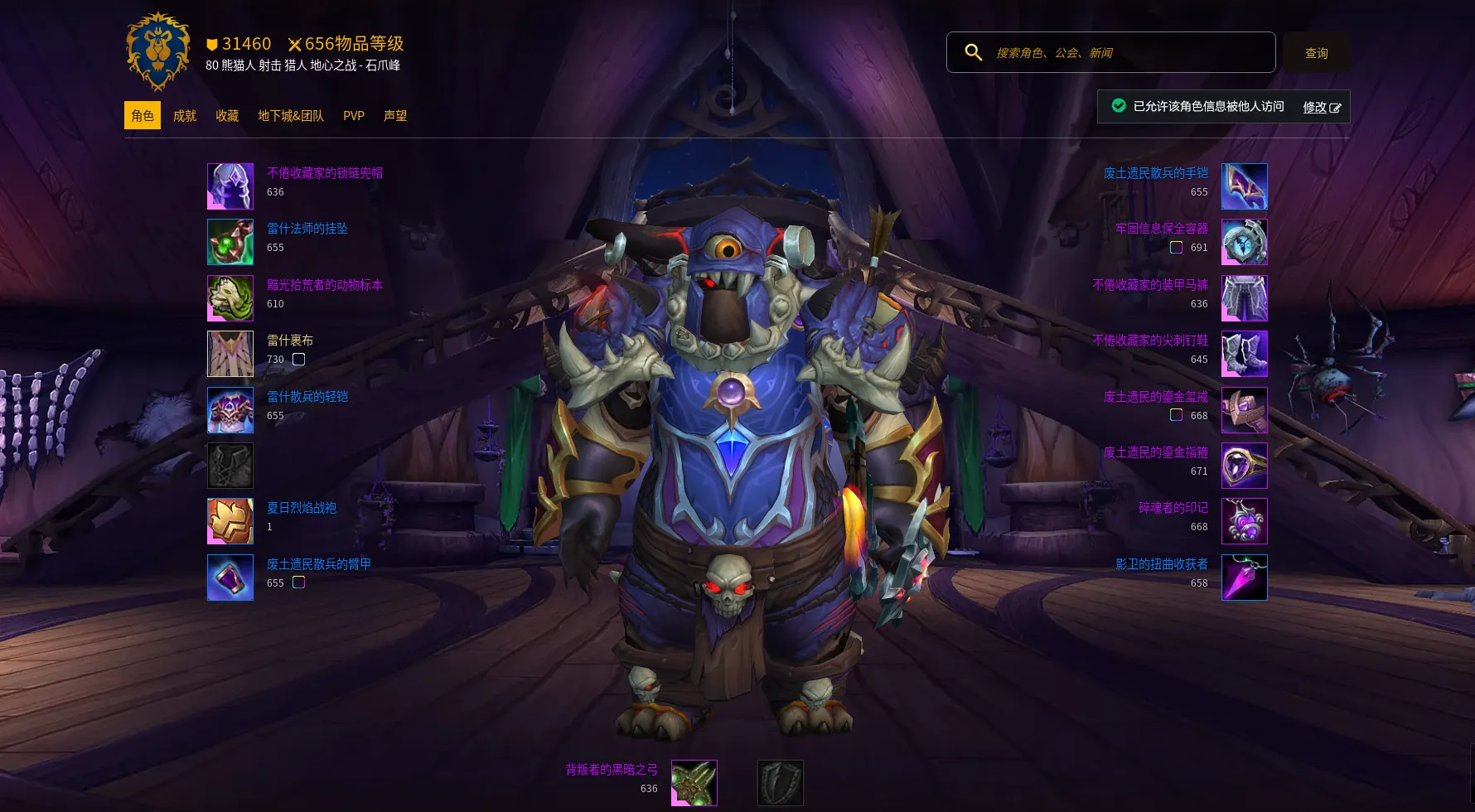
Task: Click the 不倦收藏家的尖刺钉鞋 boots icon
Action: (1244, 354)
